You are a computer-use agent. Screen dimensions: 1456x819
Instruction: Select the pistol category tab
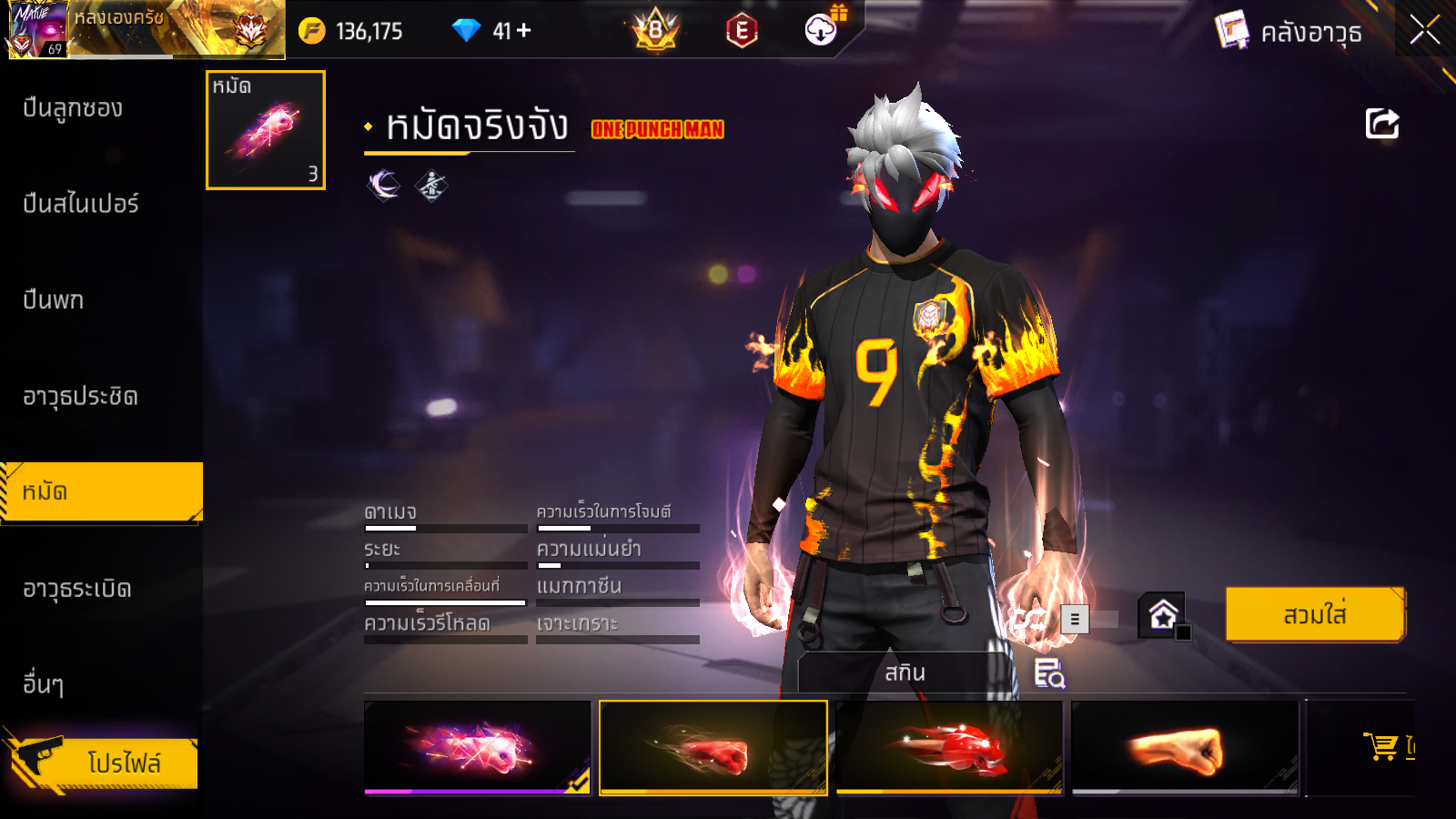point(54,300)
